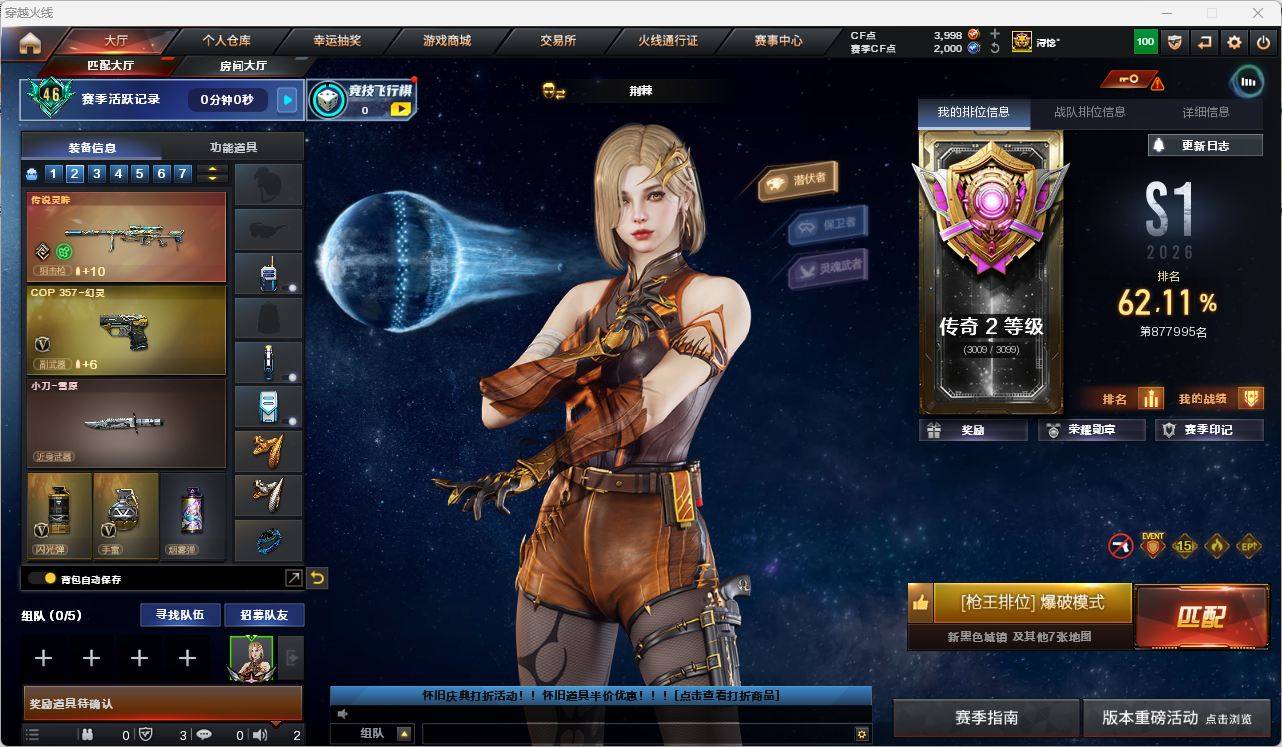Open the 赛事中心 tournament center
This screenshot has height=747, width=1282.
pos(778,41)
